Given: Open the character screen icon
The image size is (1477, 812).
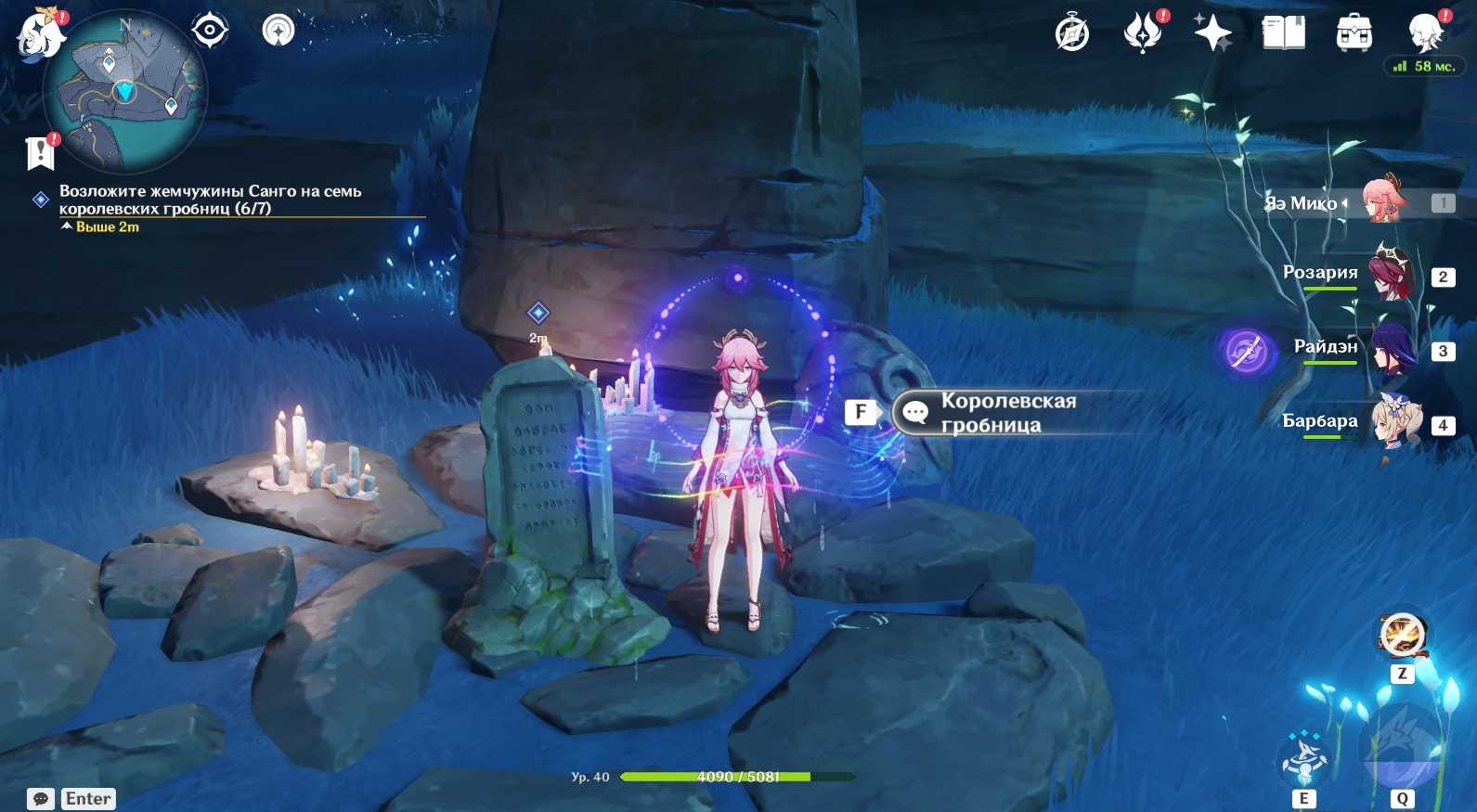Looking at the screenshot, I should click(x=1424, y=33).
